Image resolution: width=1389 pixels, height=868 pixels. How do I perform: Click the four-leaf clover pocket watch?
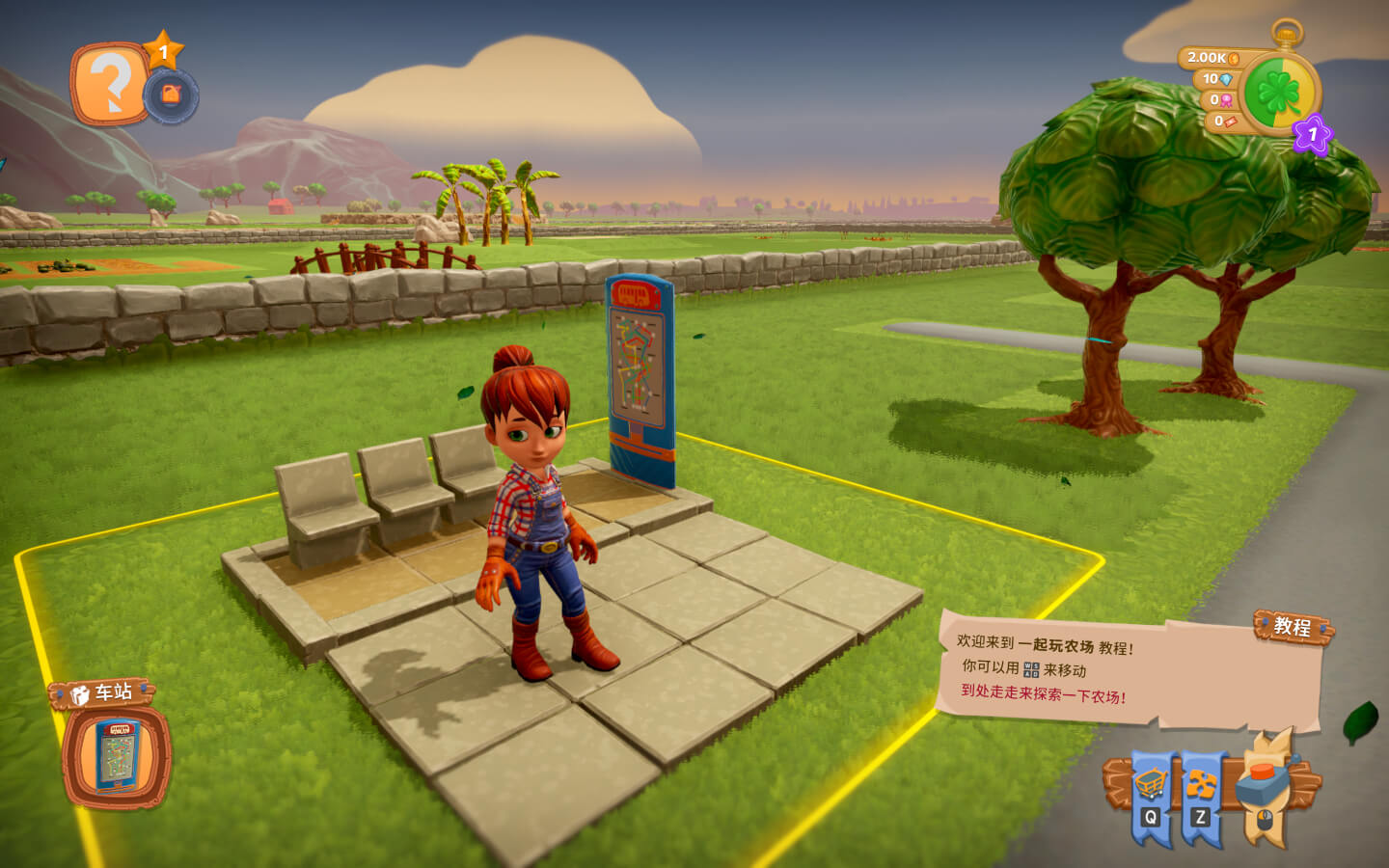click(1279, 94)
